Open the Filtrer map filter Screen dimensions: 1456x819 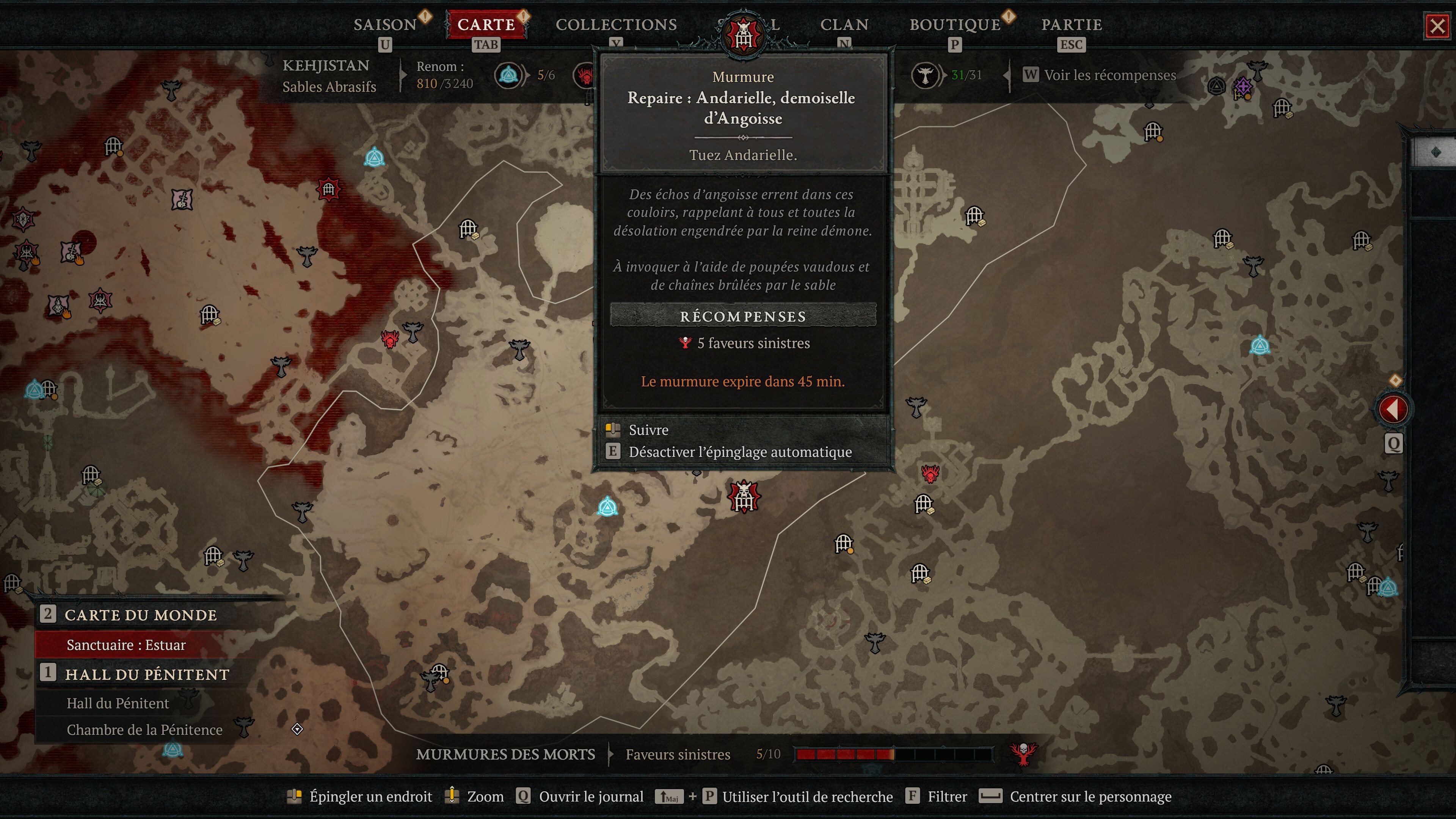click(x=947, y=796)
